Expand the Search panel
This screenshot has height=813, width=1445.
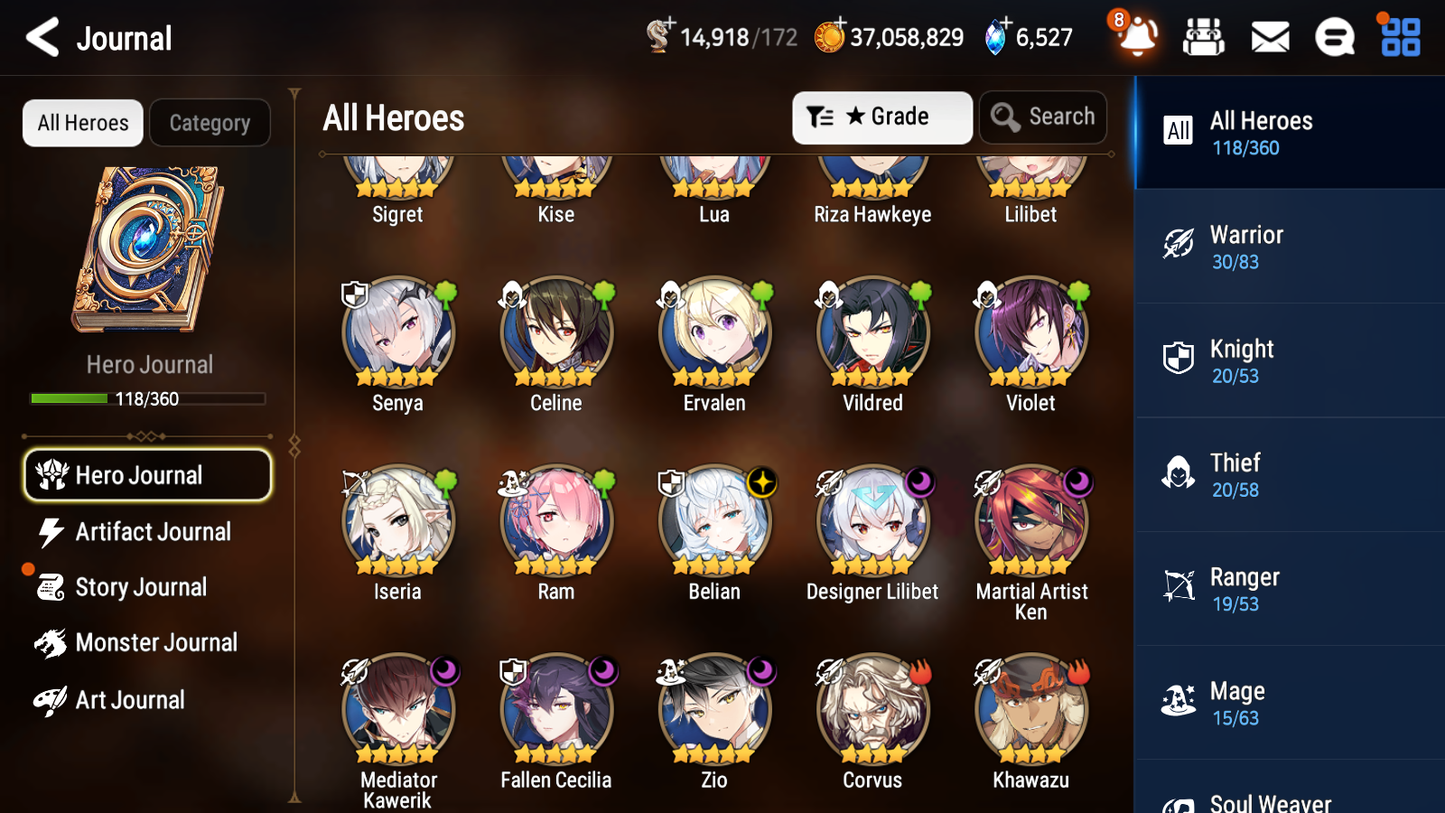pos(1043,117)
